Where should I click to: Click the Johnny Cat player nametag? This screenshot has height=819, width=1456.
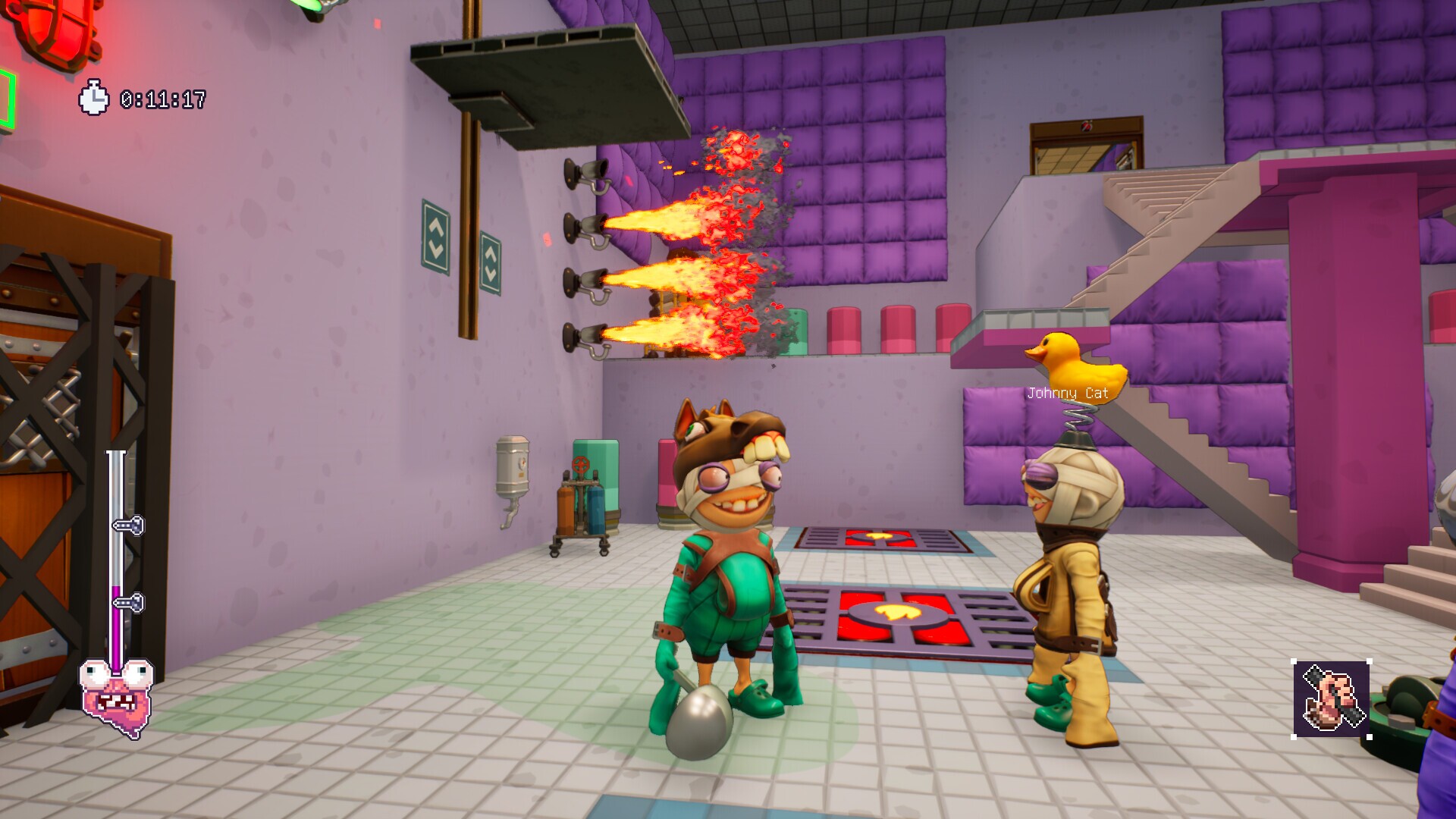tap(1066, 394)
